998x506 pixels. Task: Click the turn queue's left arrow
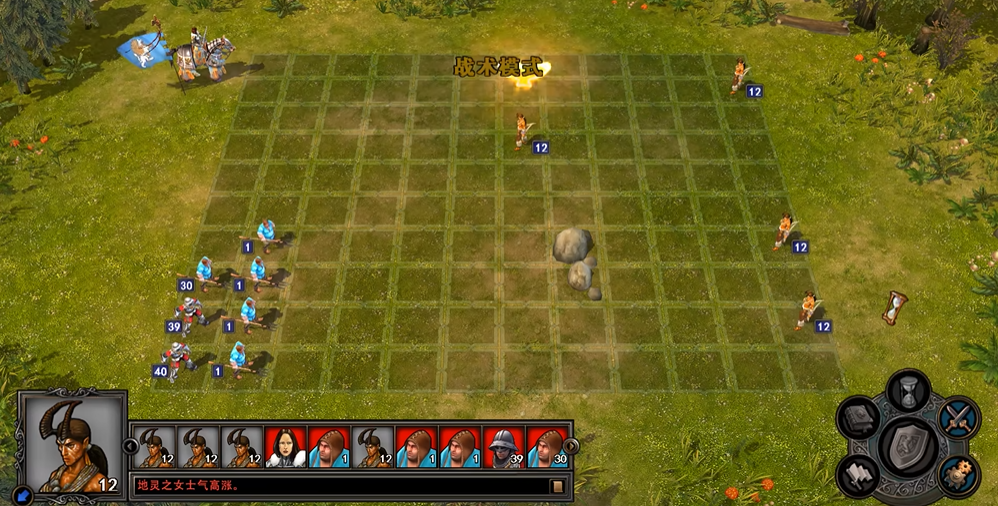pos(130,446)
